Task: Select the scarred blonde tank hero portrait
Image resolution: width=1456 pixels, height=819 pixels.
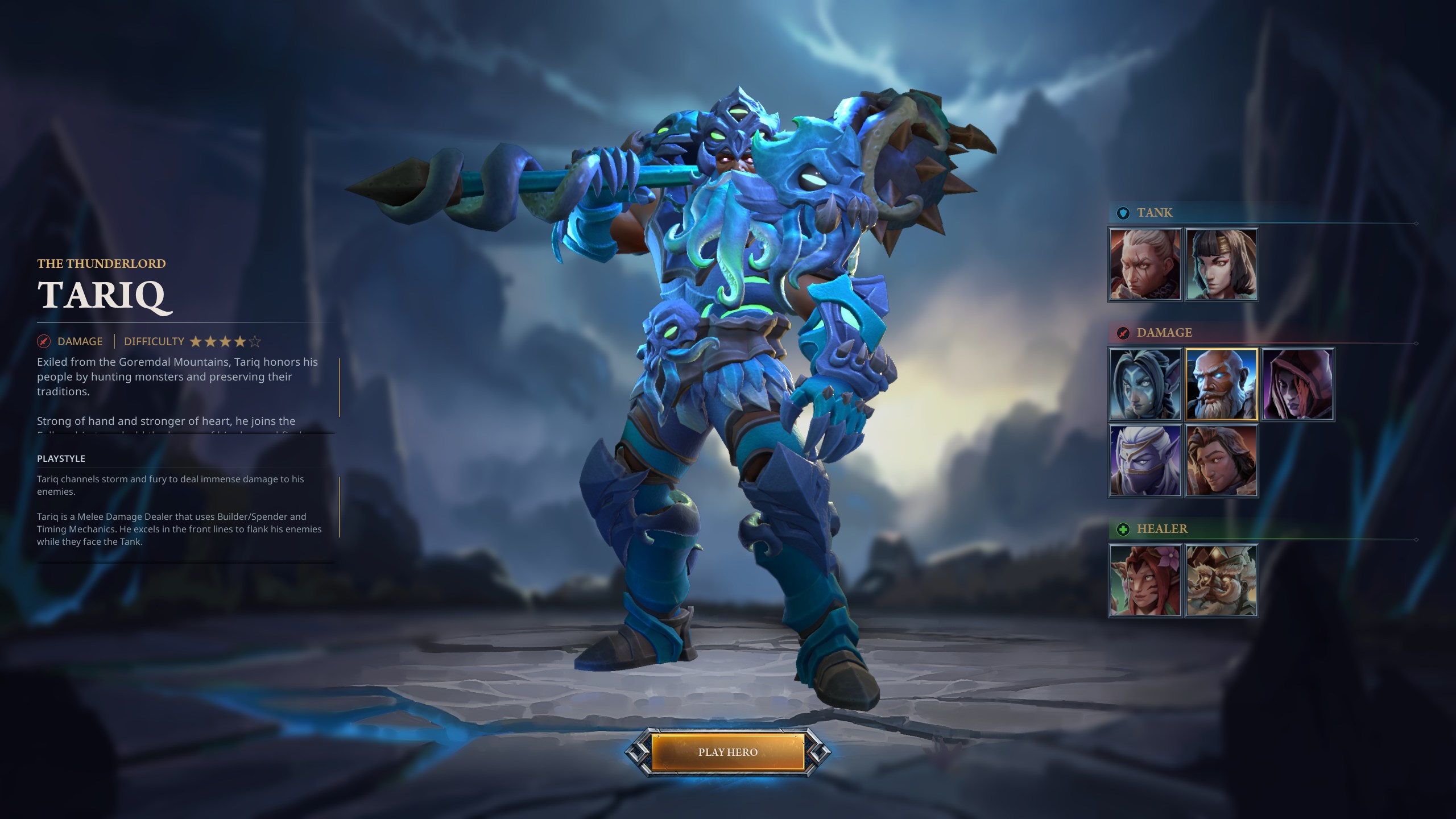Action: coord(1145,264)
